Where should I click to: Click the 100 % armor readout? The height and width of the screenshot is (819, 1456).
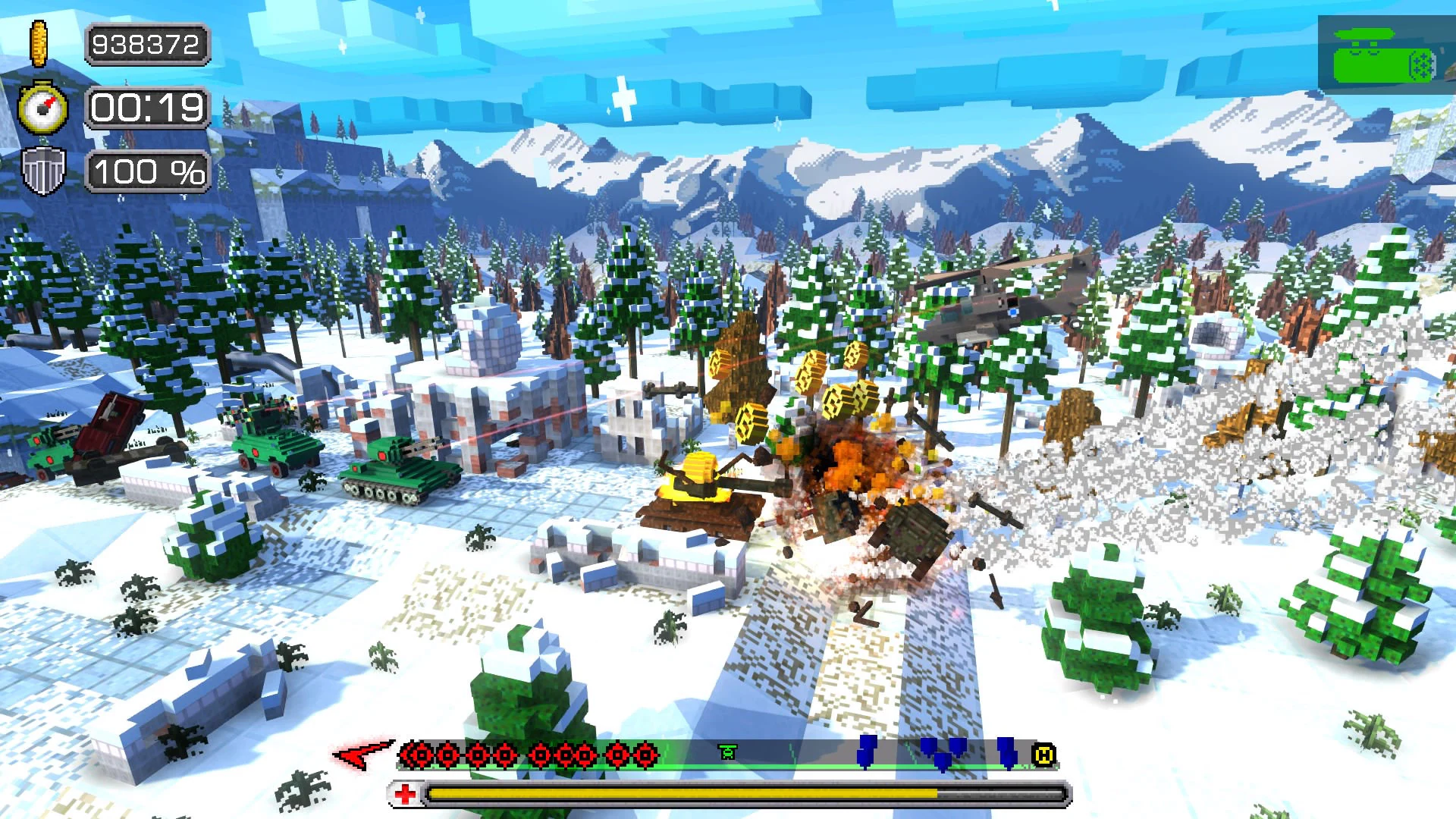pos(146,172)
